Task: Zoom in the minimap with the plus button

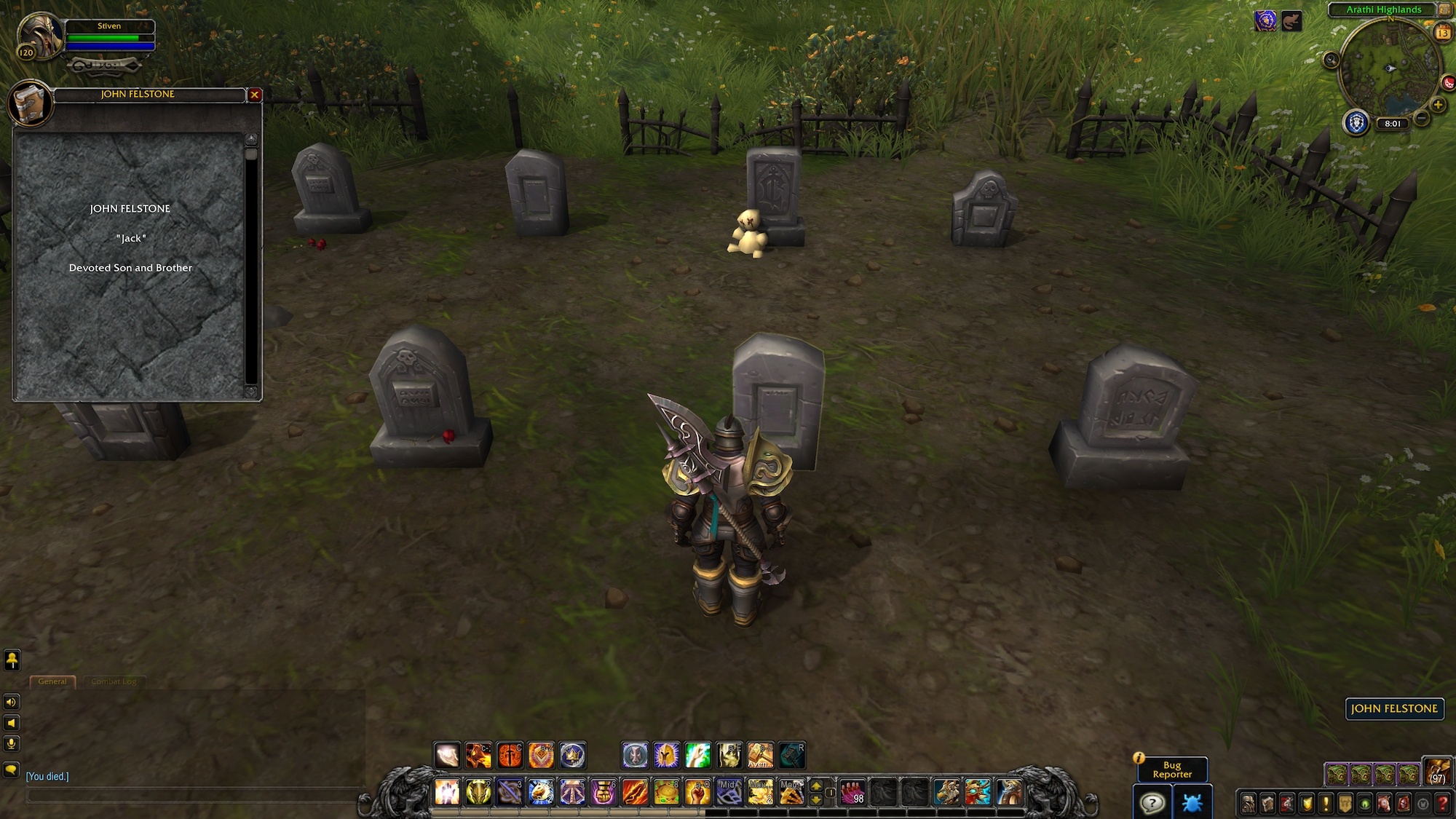Action: pos(1438,103)
